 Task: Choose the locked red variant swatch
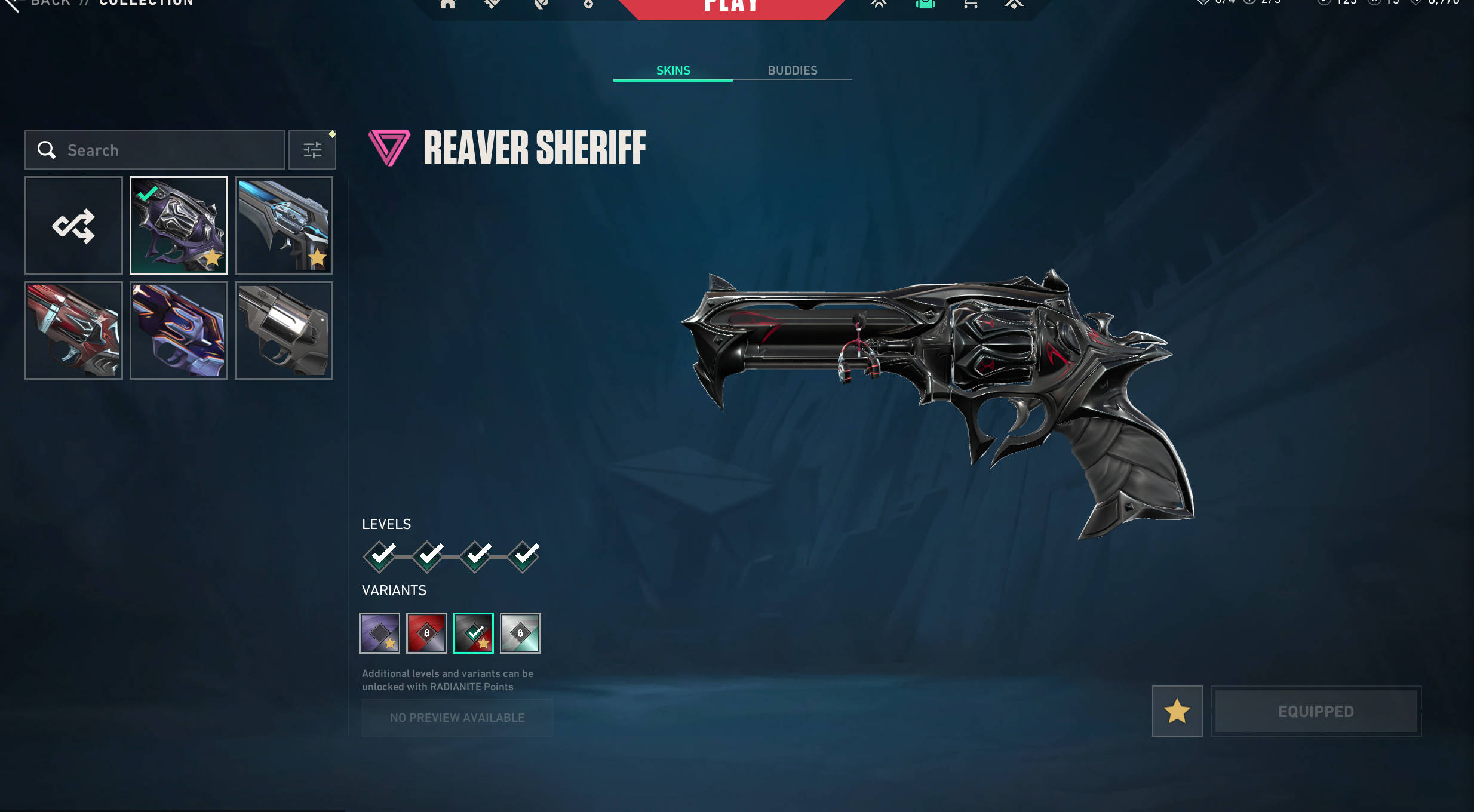click(426, 633)
